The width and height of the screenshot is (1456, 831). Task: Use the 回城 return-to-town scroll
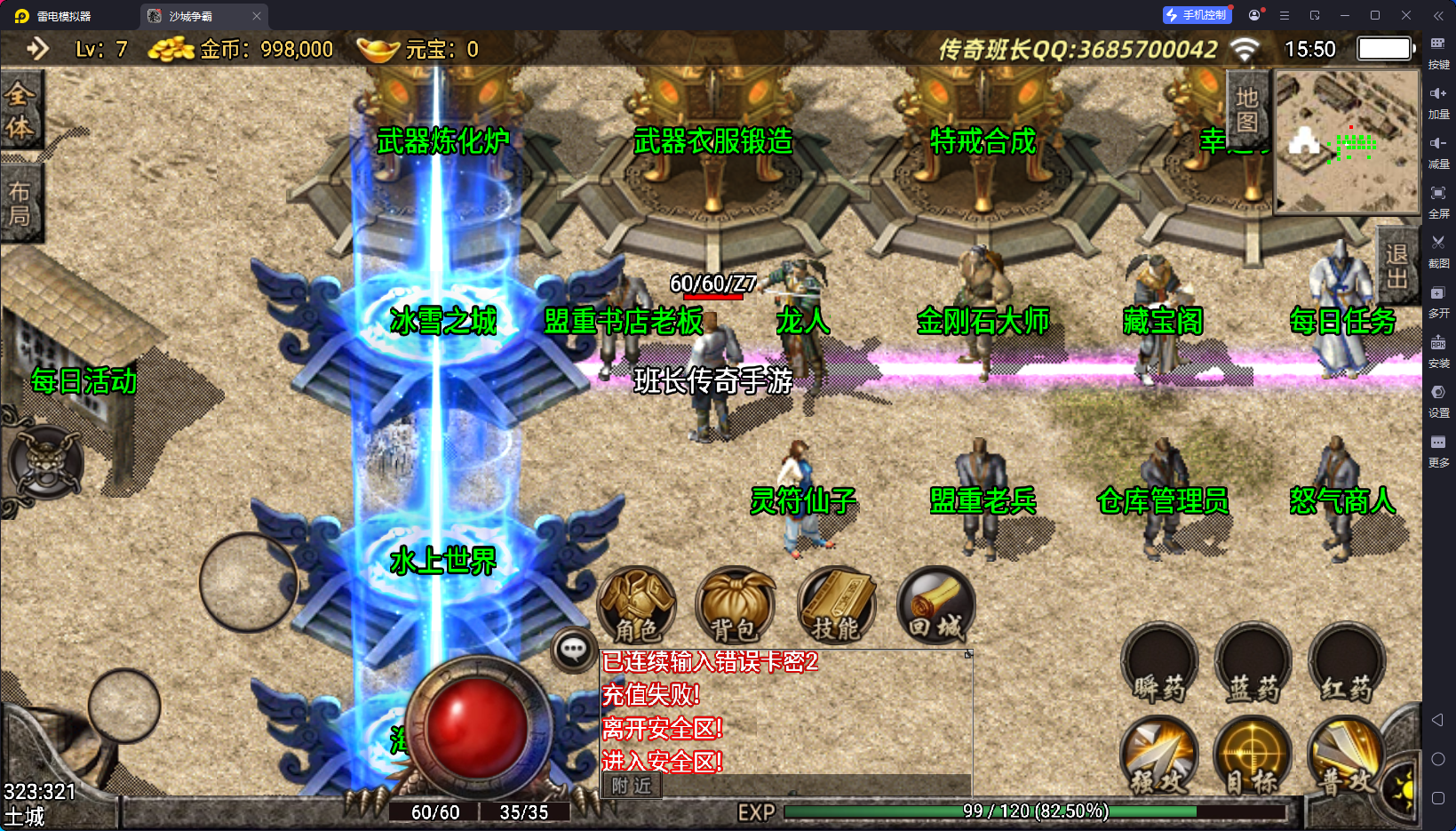[935, 606]
